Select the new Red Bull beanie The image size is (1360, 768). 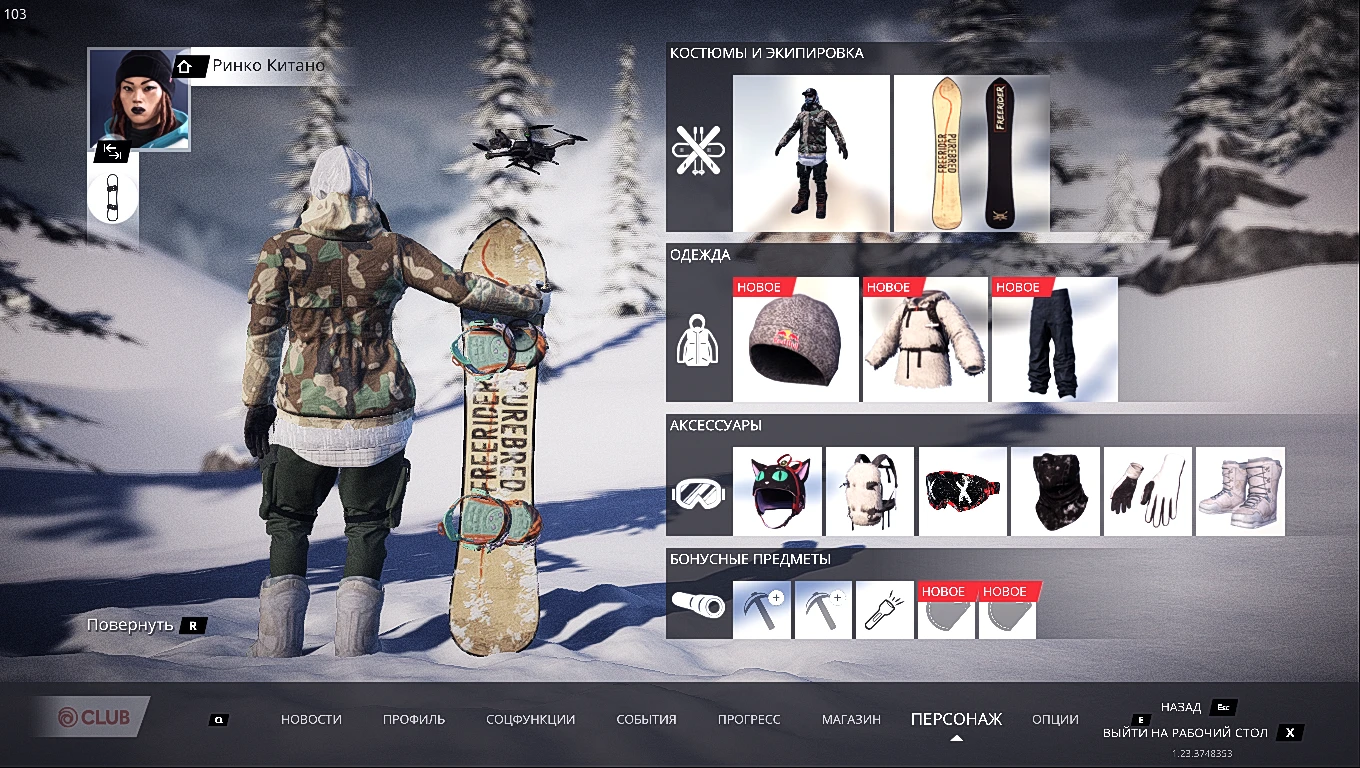click(795, 338)
